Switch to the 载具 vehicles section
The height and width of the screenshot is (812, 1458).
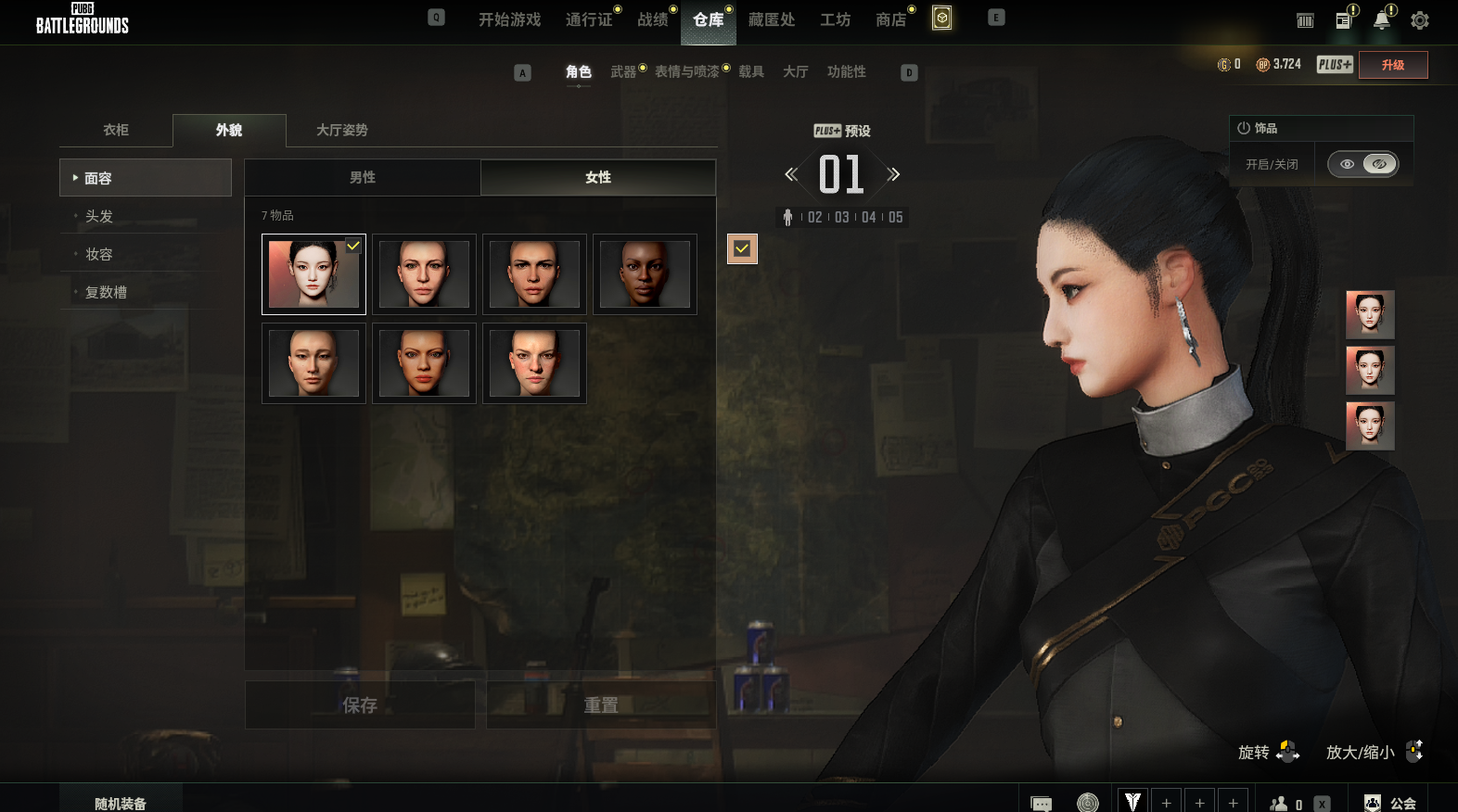[750, 71]
